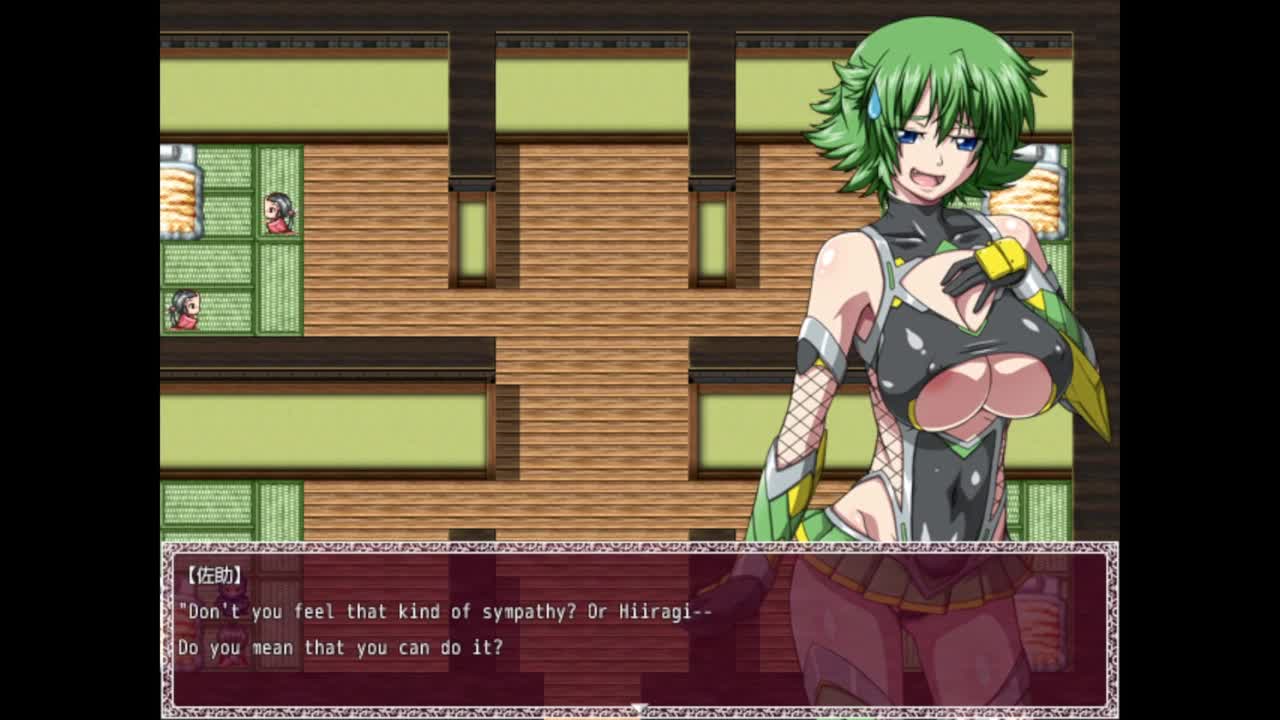Click the continue arrow below the dialogue
1280x720 pixels.
[x=639, y=709]
